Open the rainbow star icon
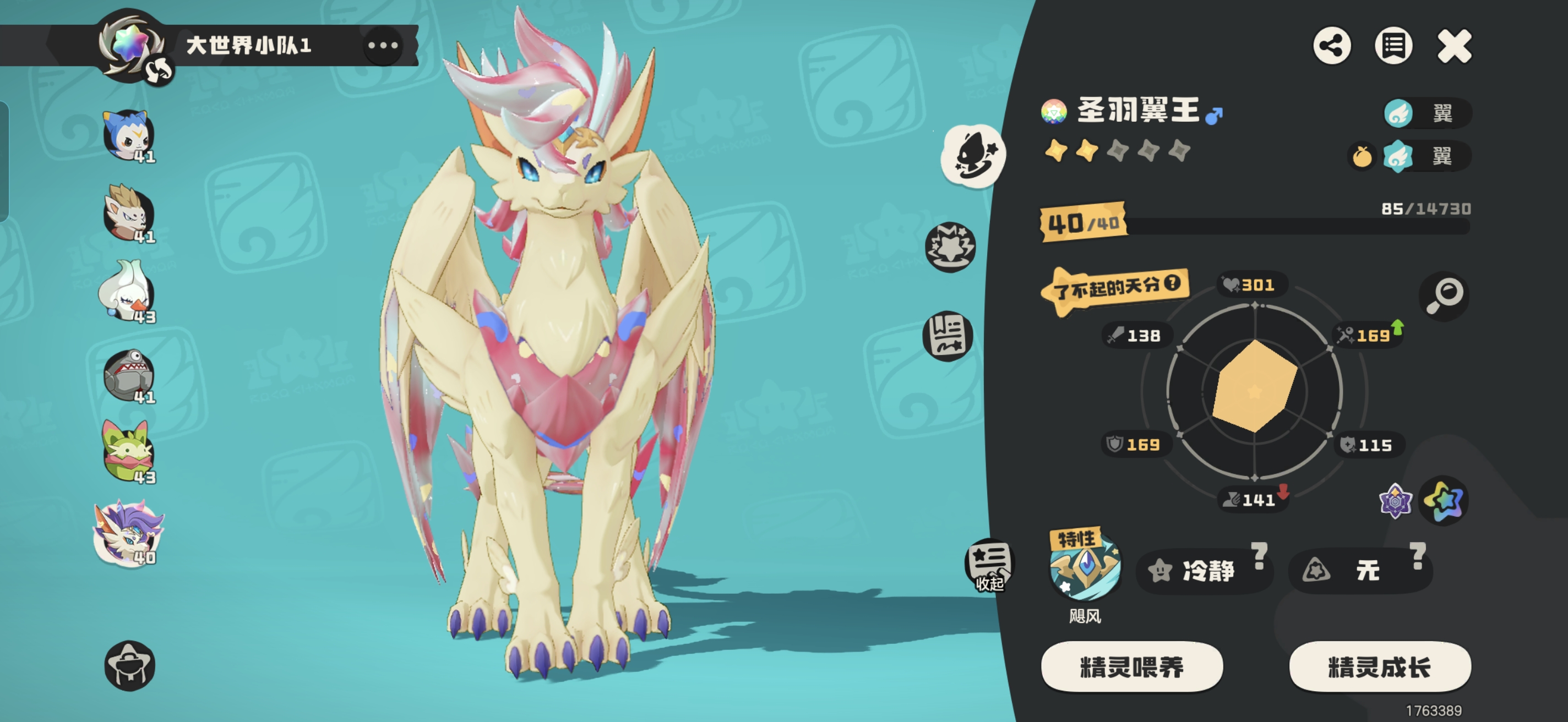The width and height of the screenshot is (1568, 722). (1443, 501)
